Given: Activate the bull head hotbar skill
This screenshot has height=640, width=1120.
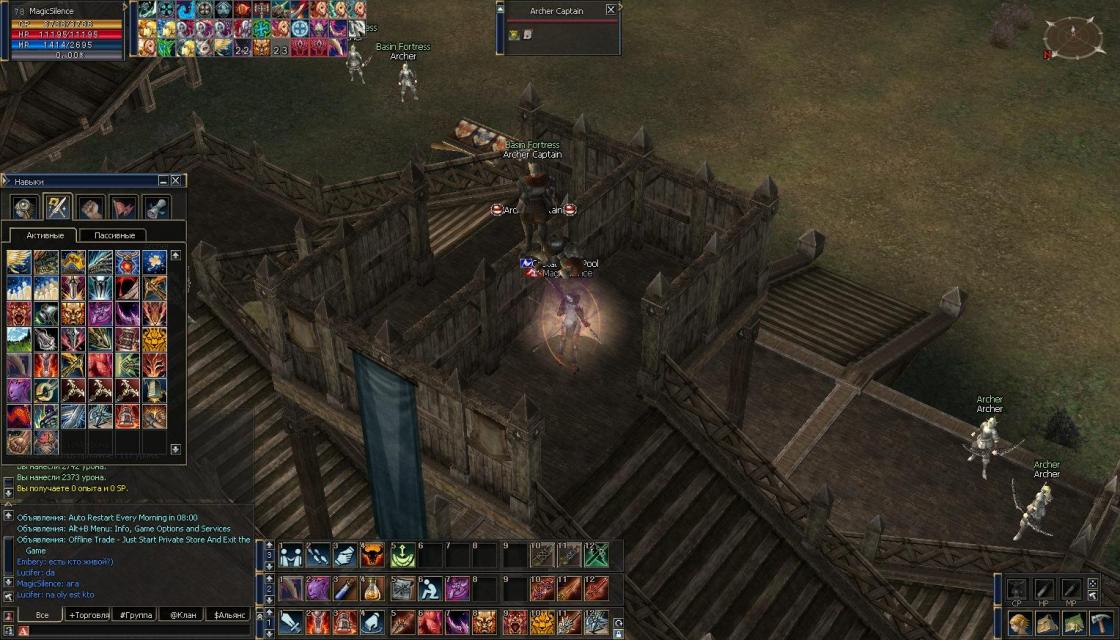Looking at the screenshot, I should [373, 555].
